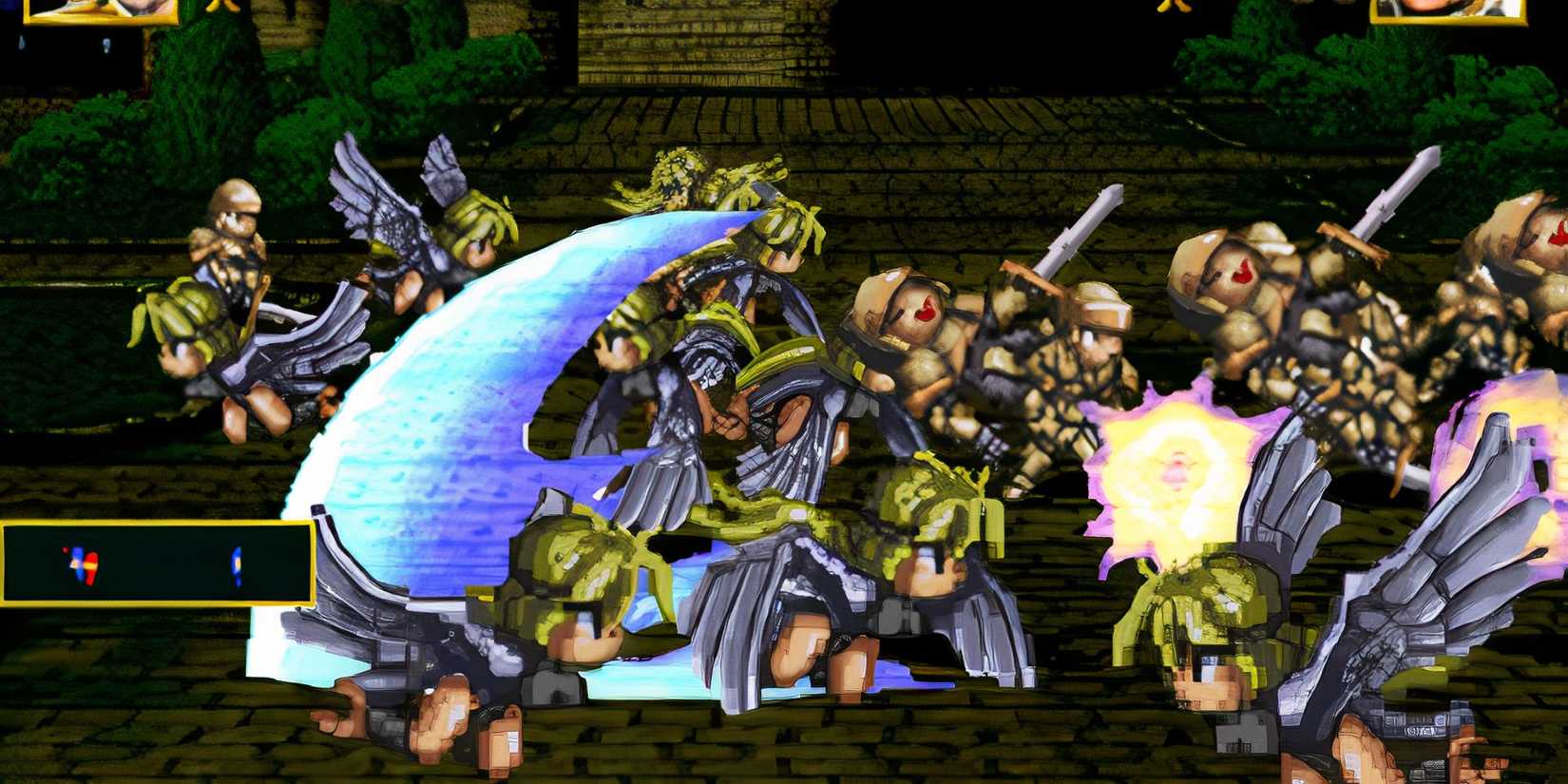Viewport: 1568px width, 784px height.
Task: Click the yellow character symbol beside left portrait
Action: [x=220, y=5]
